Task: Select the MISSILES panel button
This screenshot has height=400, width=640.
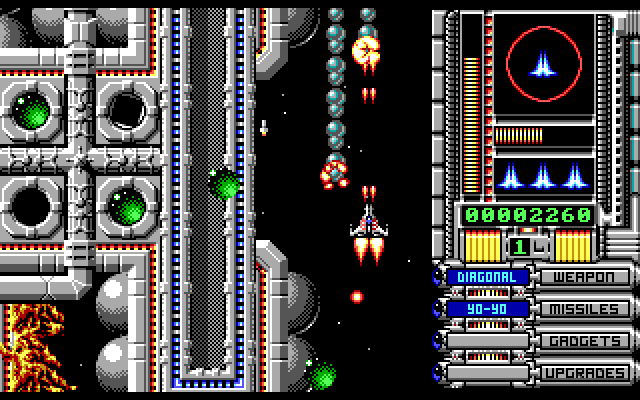Action: coord(585,309)
